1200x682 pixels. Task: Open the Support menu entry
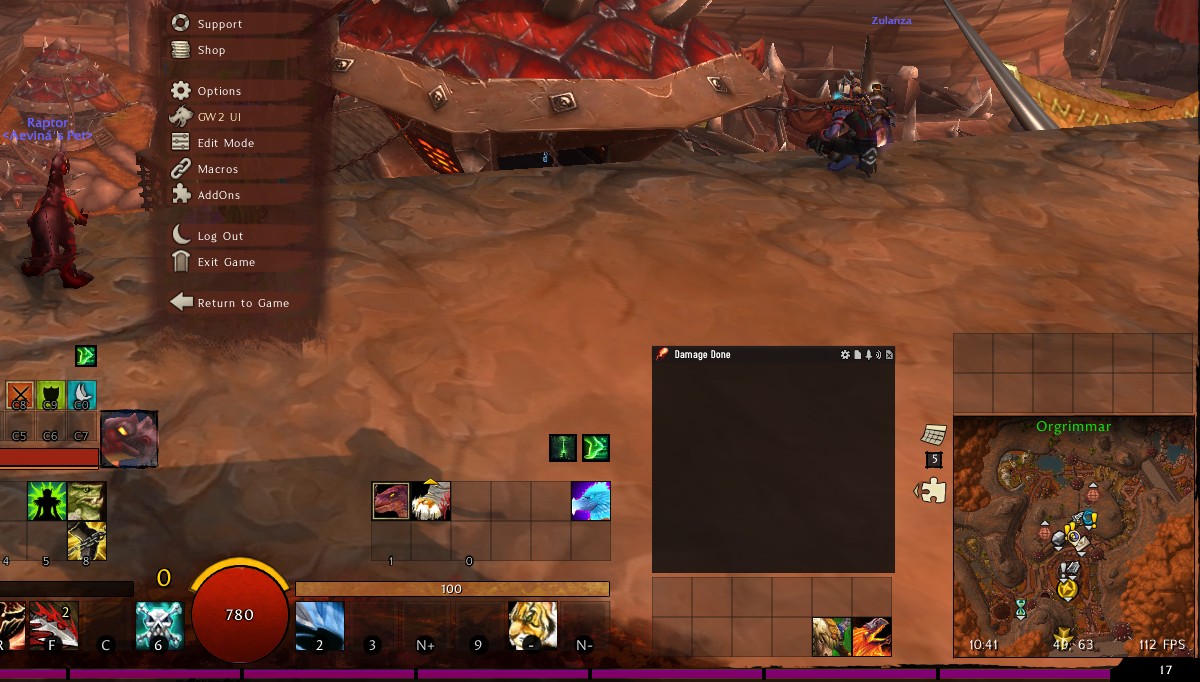[x=219, y=24]
